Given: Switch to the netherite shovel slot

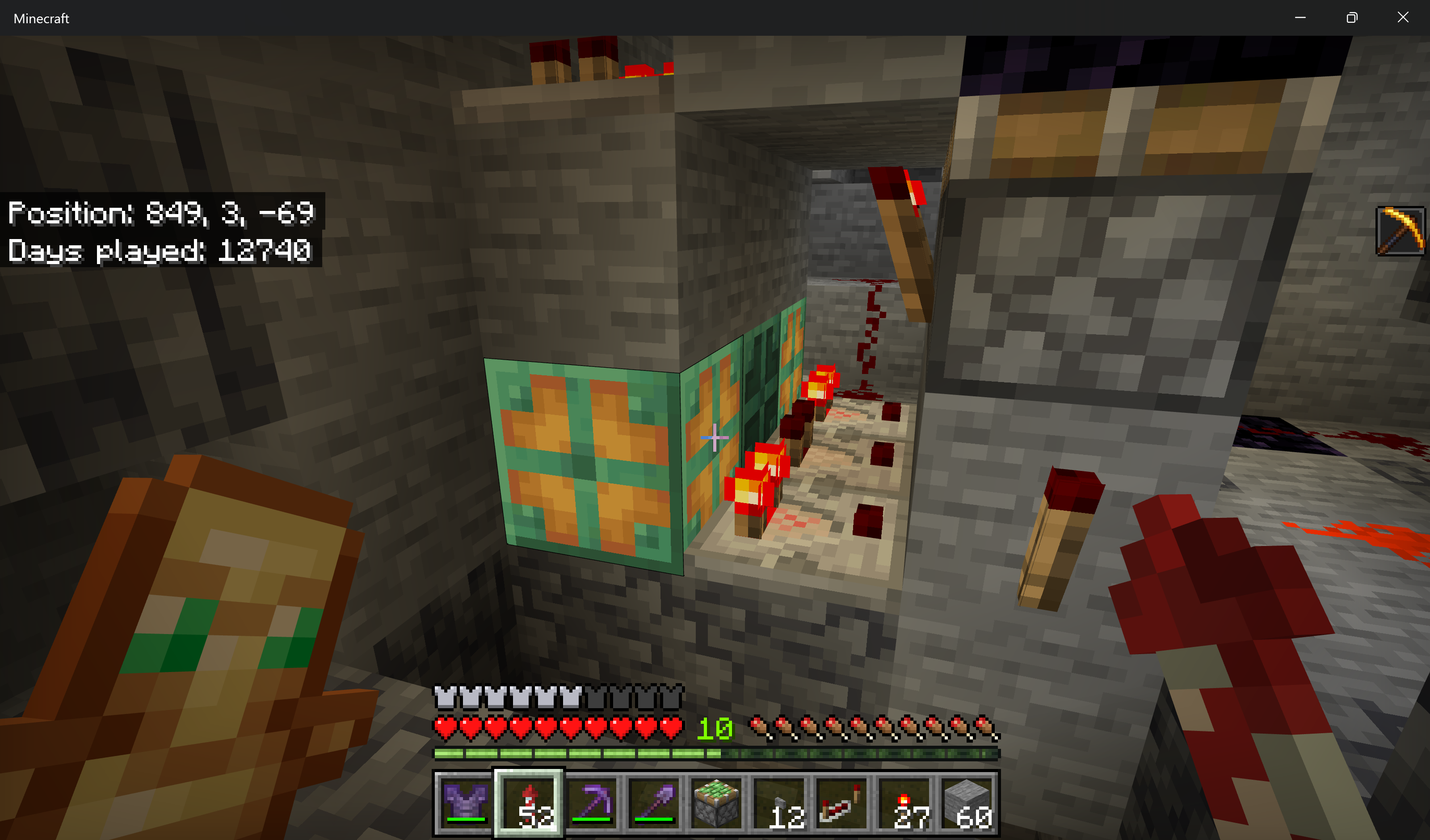Looking at the screenshot, I should coord(654,803).
